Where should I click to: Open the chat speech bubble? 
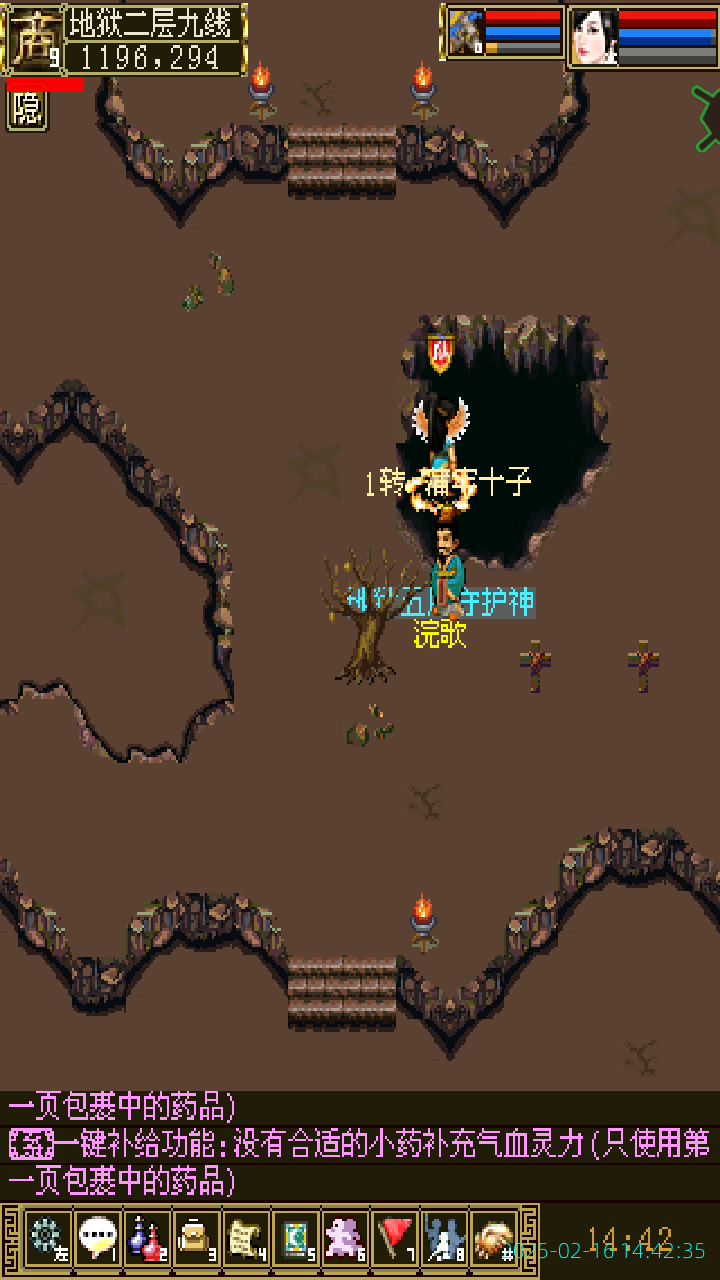(x=97, y=1238)
